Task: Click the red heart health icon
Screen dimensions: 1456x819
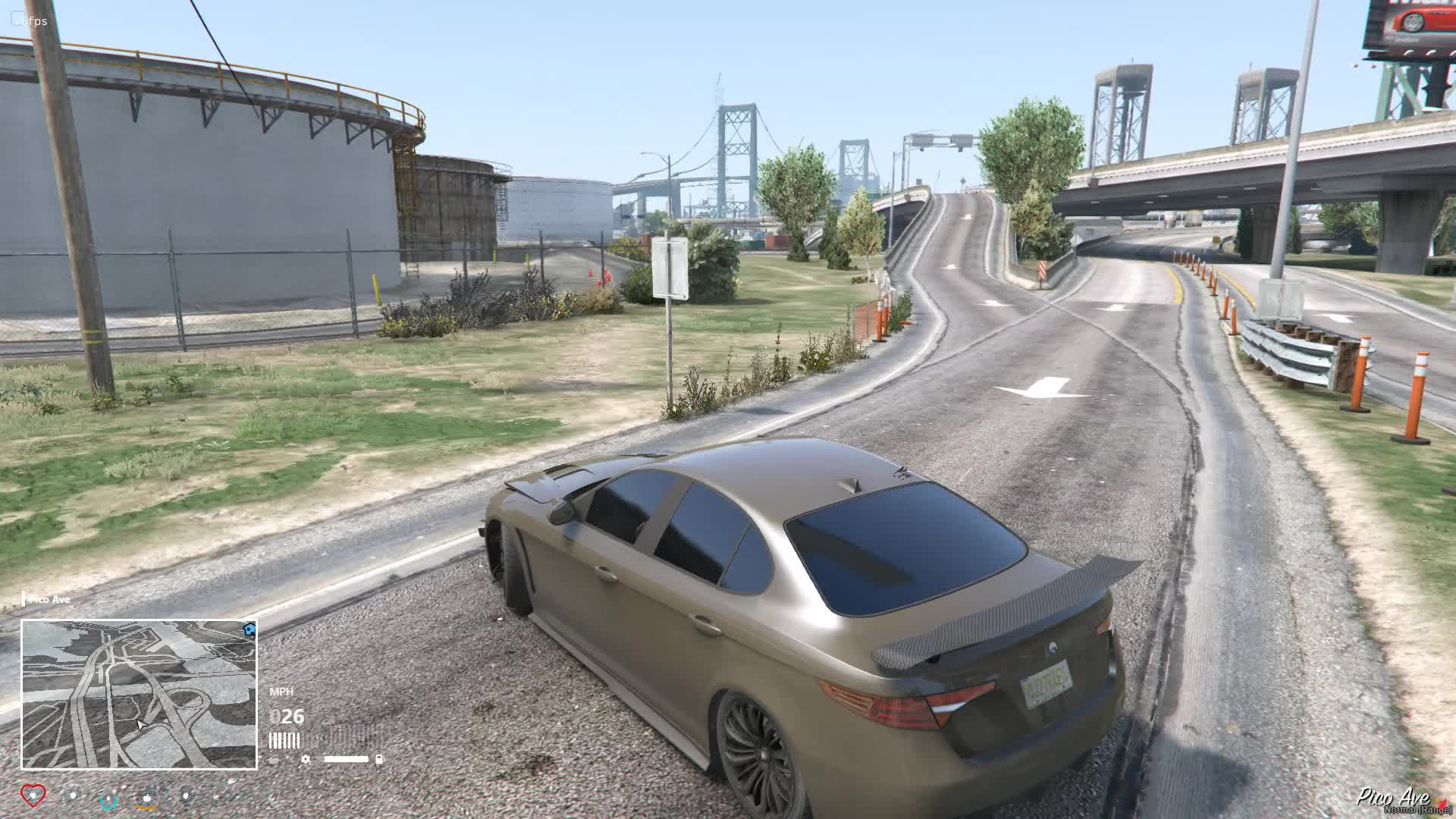Action: pyautogui.click(x=33, y=795)
